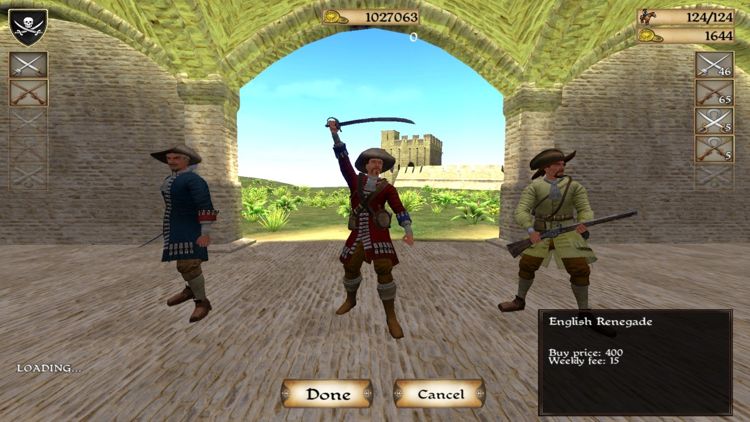Pick the horseshoe swords slot showing 5
Viewport: 750px width, 422px height.
tap(714, 121)
